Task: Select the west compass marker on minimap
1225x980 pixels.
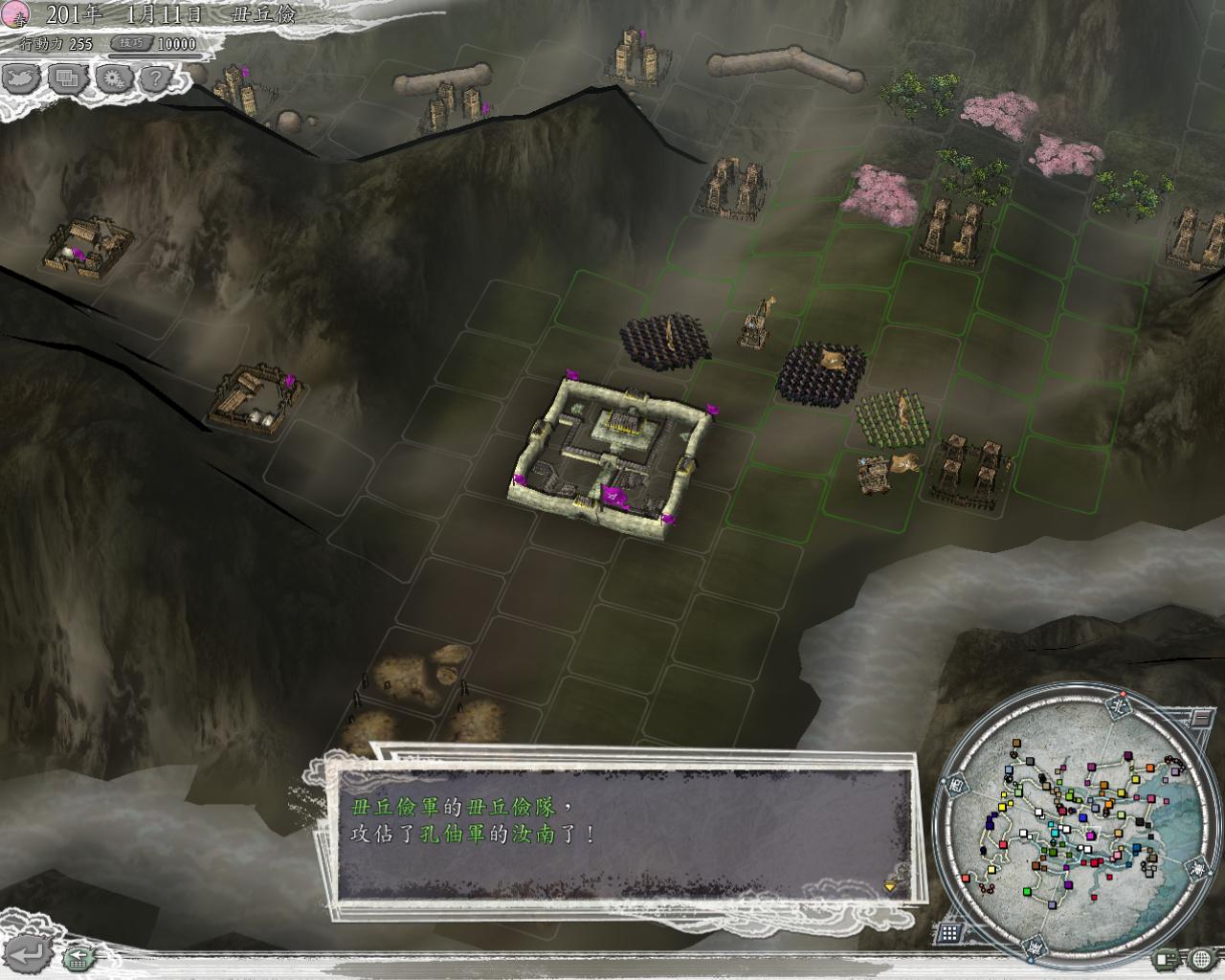Action: point(958,785)
